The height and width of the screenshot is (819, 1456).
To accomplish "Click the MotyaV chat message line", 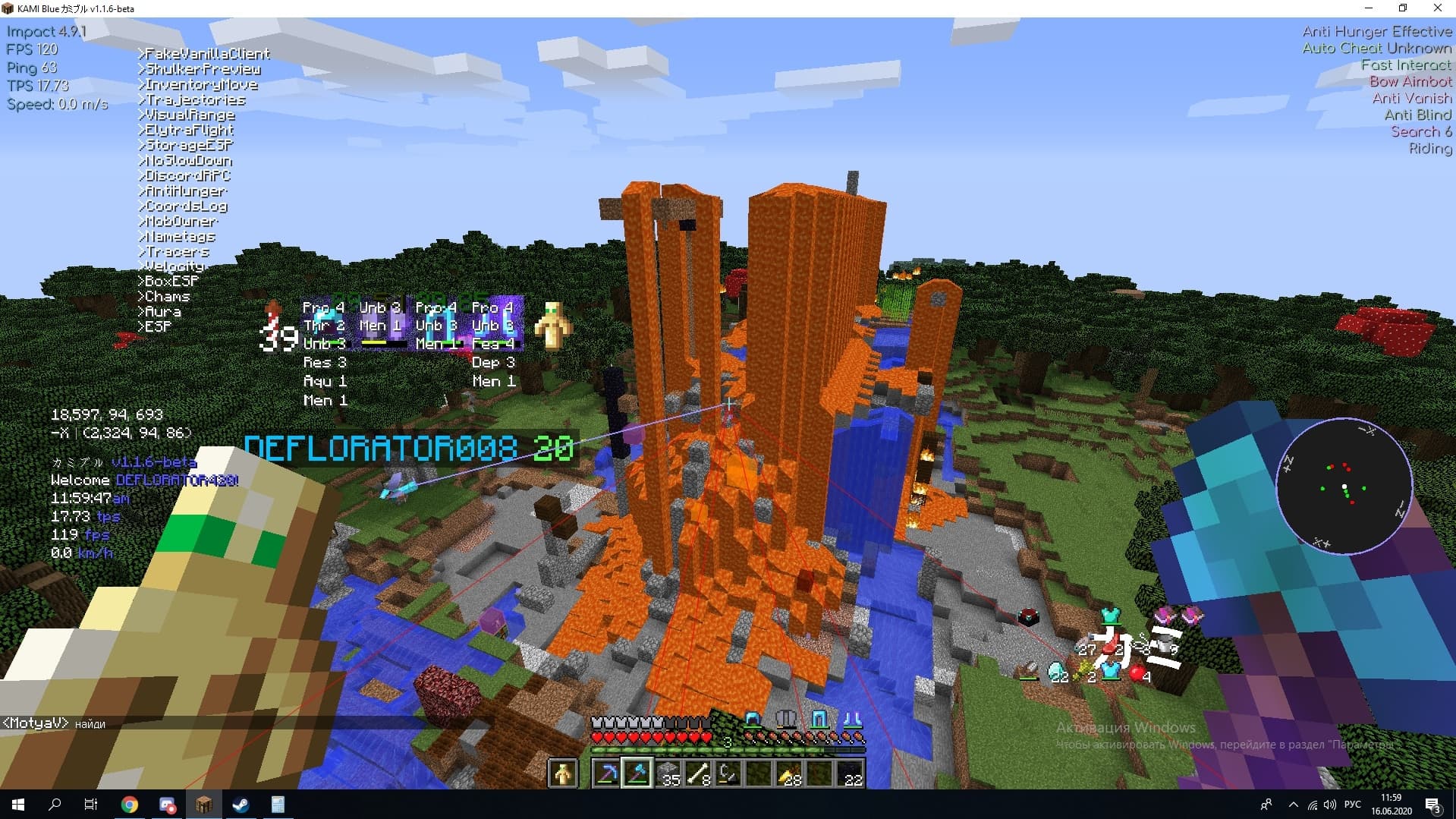I will (x=53, y=723).
